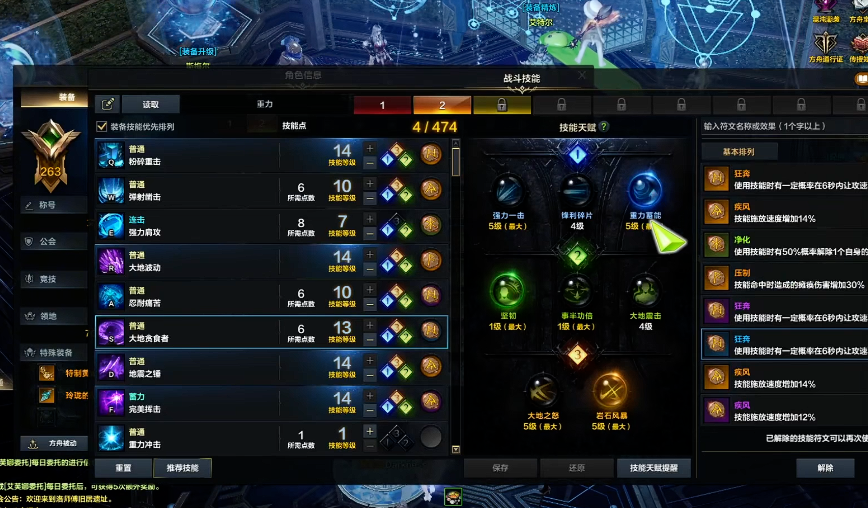Increase 弹射绷击 skill level with plus
The image size is (868, 508).
pyautogui.click(x=370, y=183)
